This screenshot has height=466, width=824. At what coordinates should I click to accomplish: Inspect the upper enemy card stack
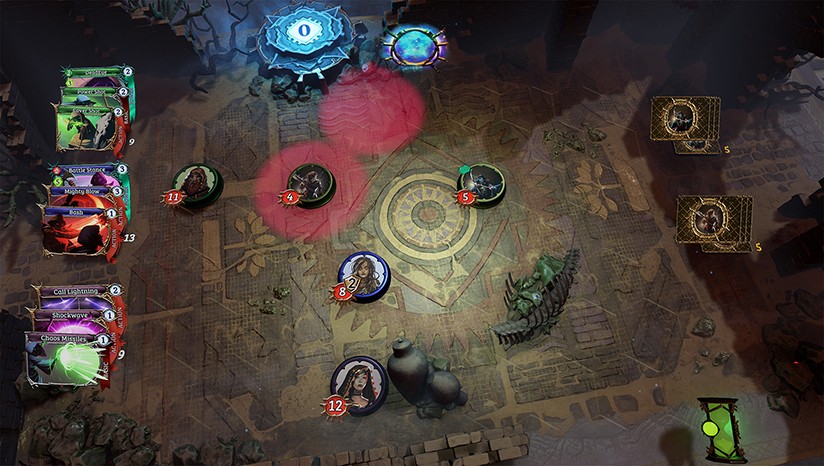[685, 120]
